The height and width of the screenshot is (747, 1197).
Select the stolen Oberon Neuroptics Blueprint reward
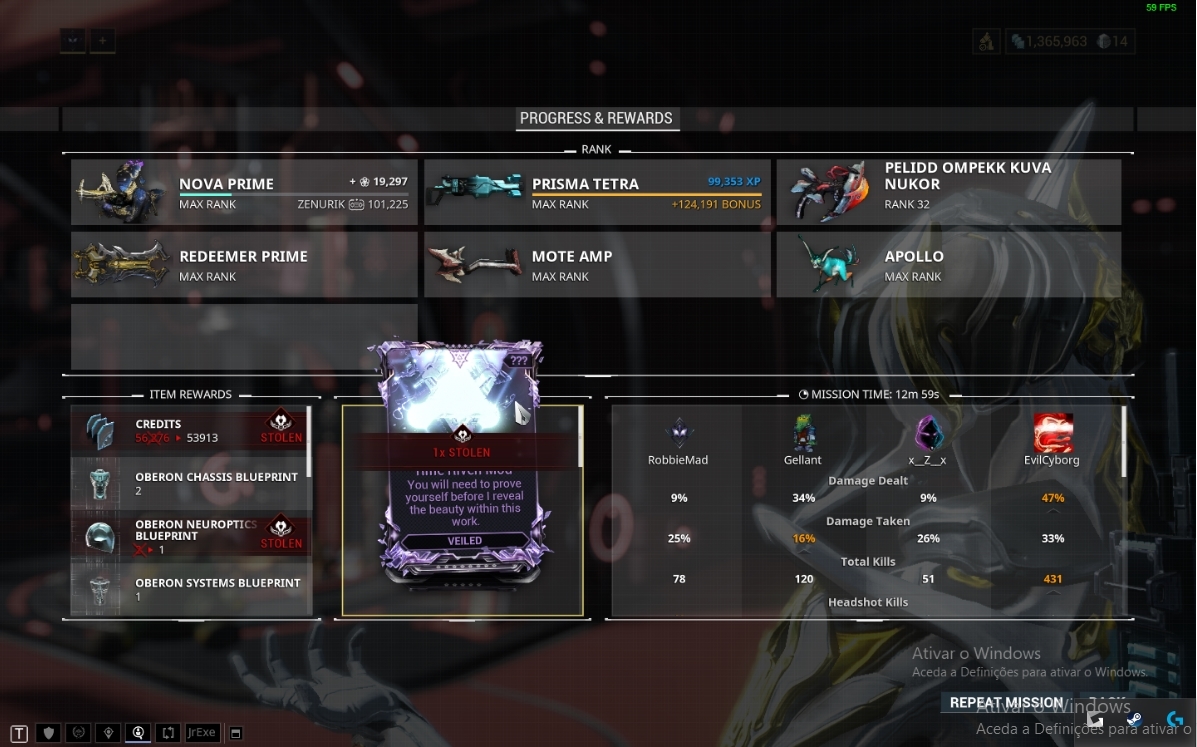[189, 535]
